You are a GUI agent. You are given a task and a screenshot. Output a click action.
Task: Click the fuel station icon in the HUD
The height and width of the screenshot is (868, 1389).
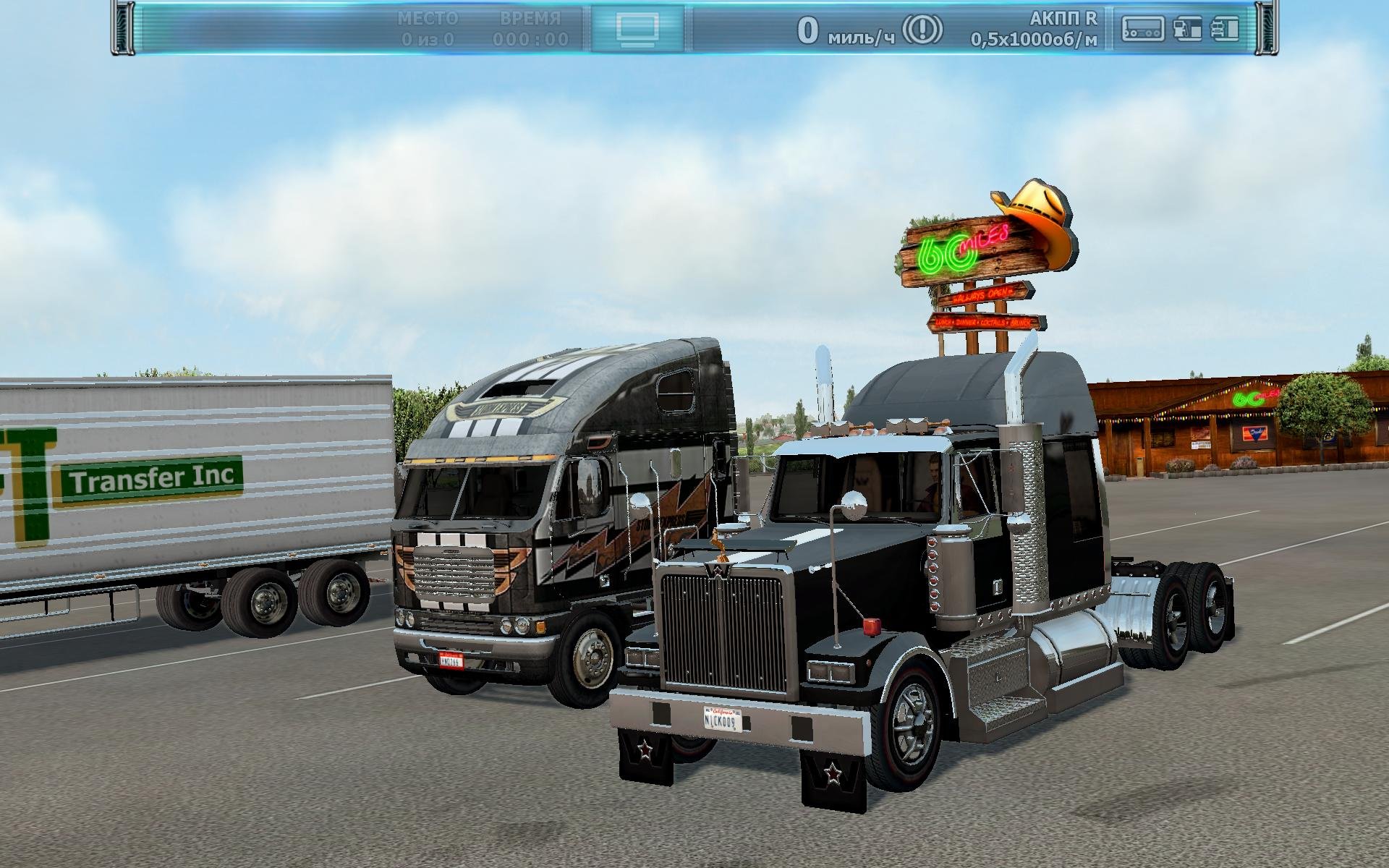[1189, 29]
